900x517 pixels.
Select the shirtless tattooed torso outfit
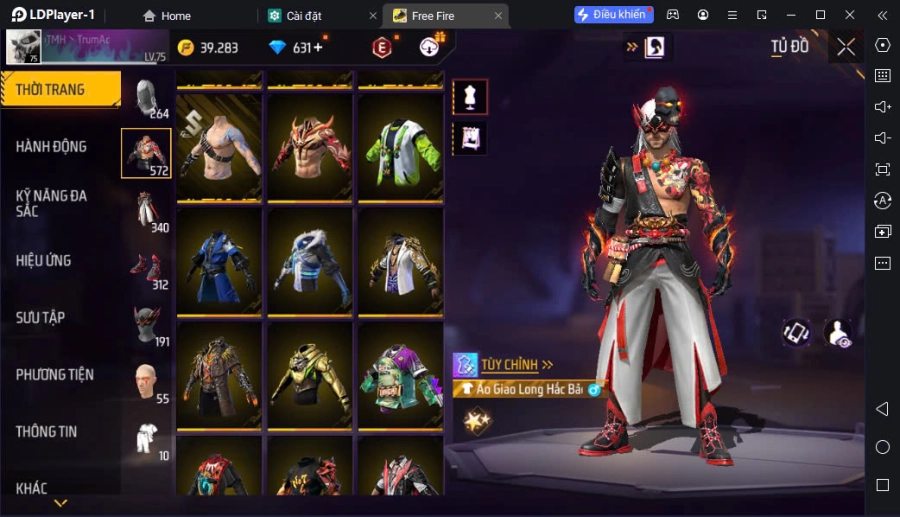tap(221, 147)
